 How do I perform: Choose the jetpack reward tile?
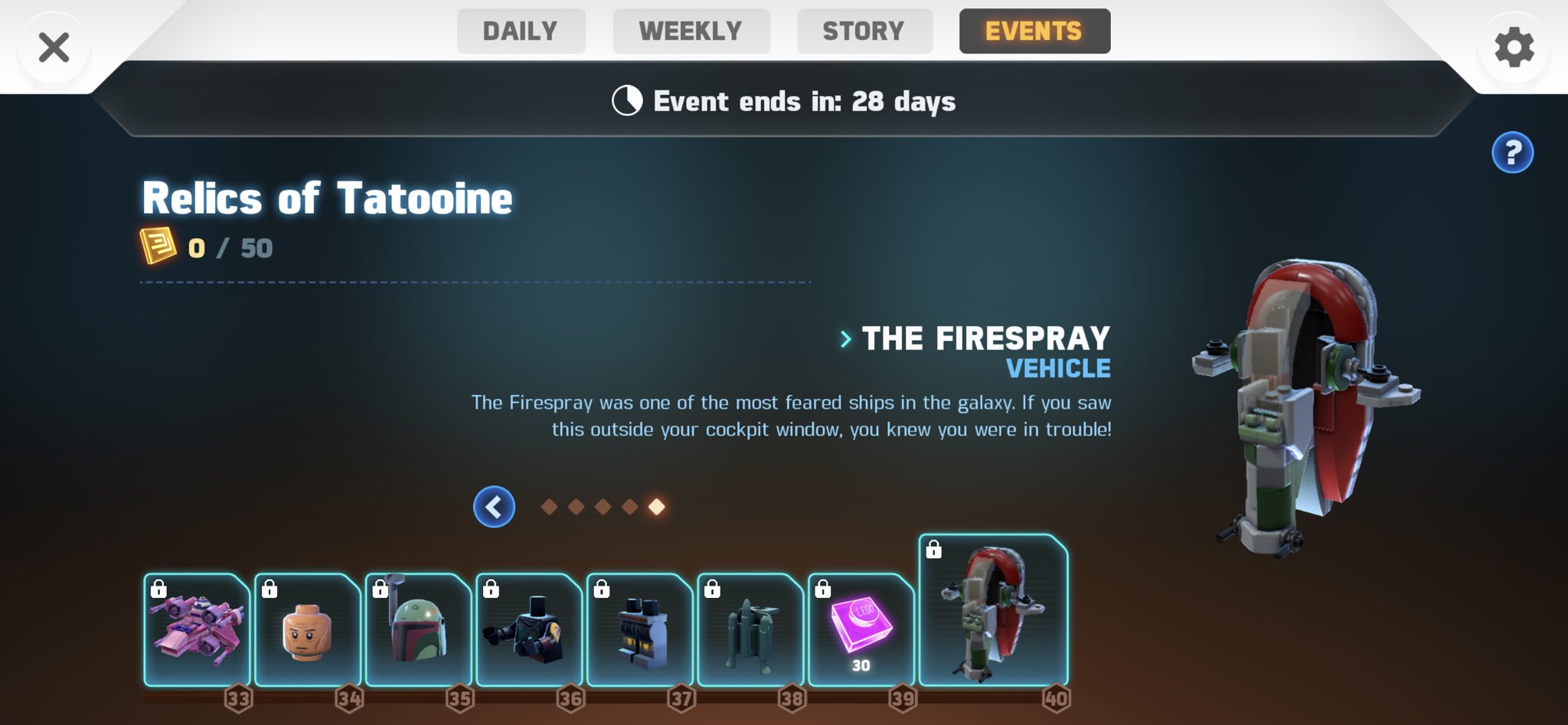click(x=750, y=629)
